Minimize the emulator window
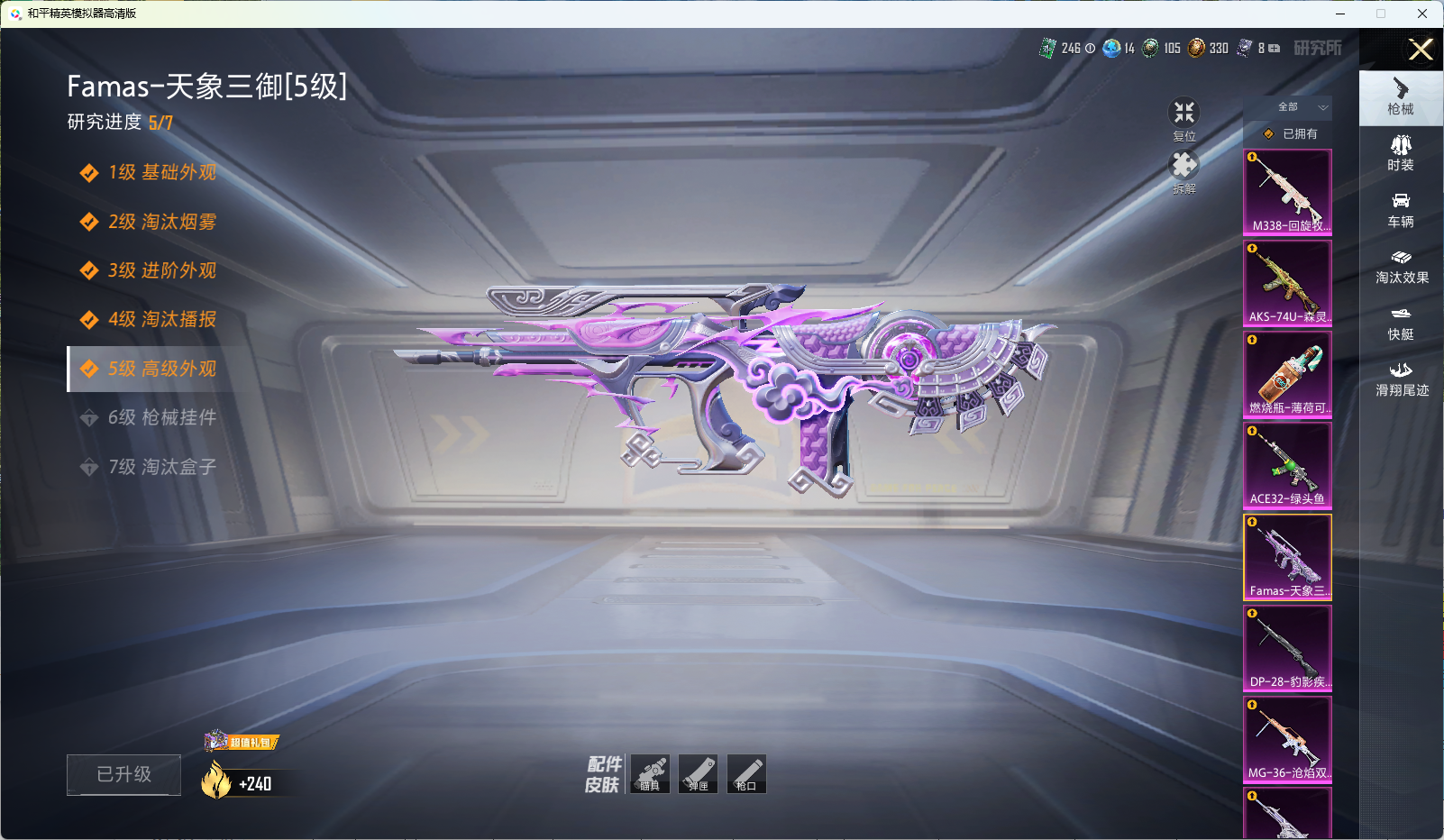Screen dimensions: 1444x840 pyautogui.click(x=1340, y=14)
